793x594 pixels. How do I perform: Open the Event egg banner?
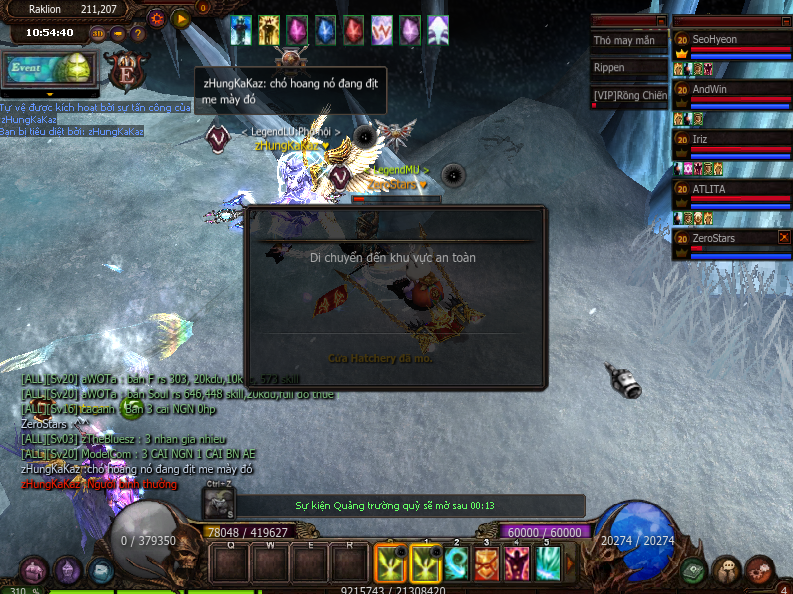[50, 68]
